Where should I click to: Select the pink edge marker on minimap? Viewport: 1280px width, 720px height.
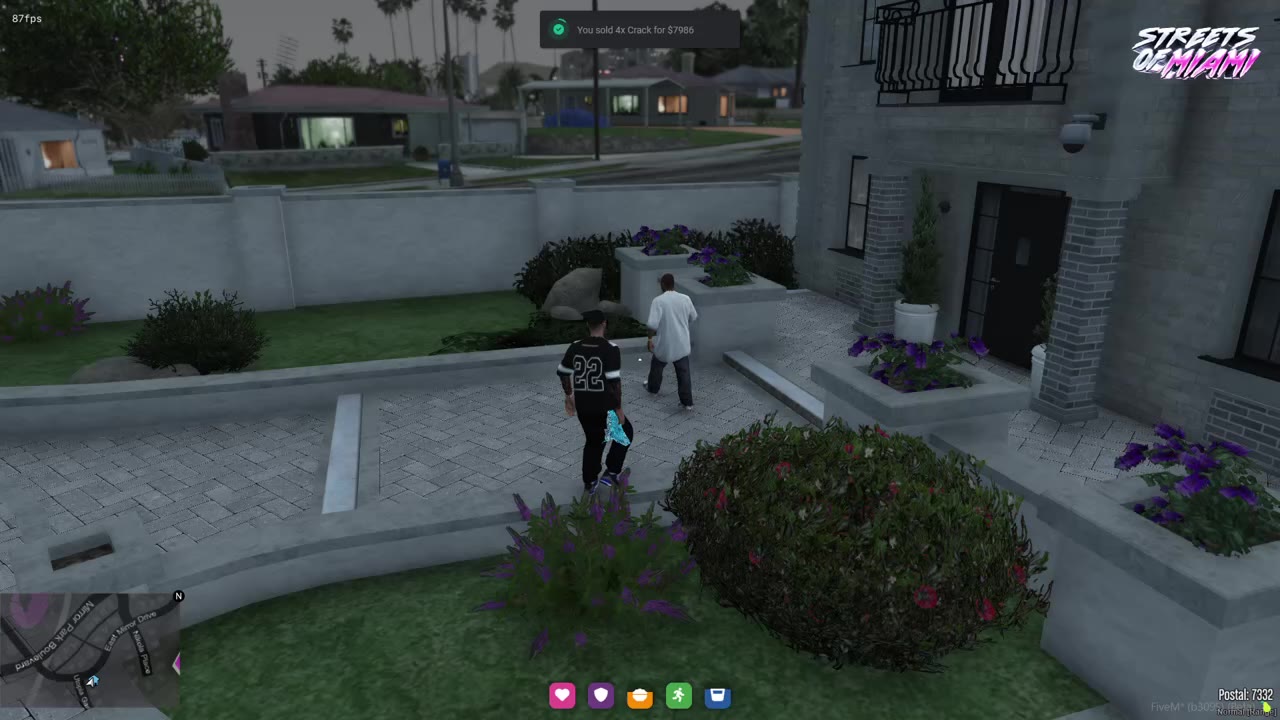click(x=177, y=663)
